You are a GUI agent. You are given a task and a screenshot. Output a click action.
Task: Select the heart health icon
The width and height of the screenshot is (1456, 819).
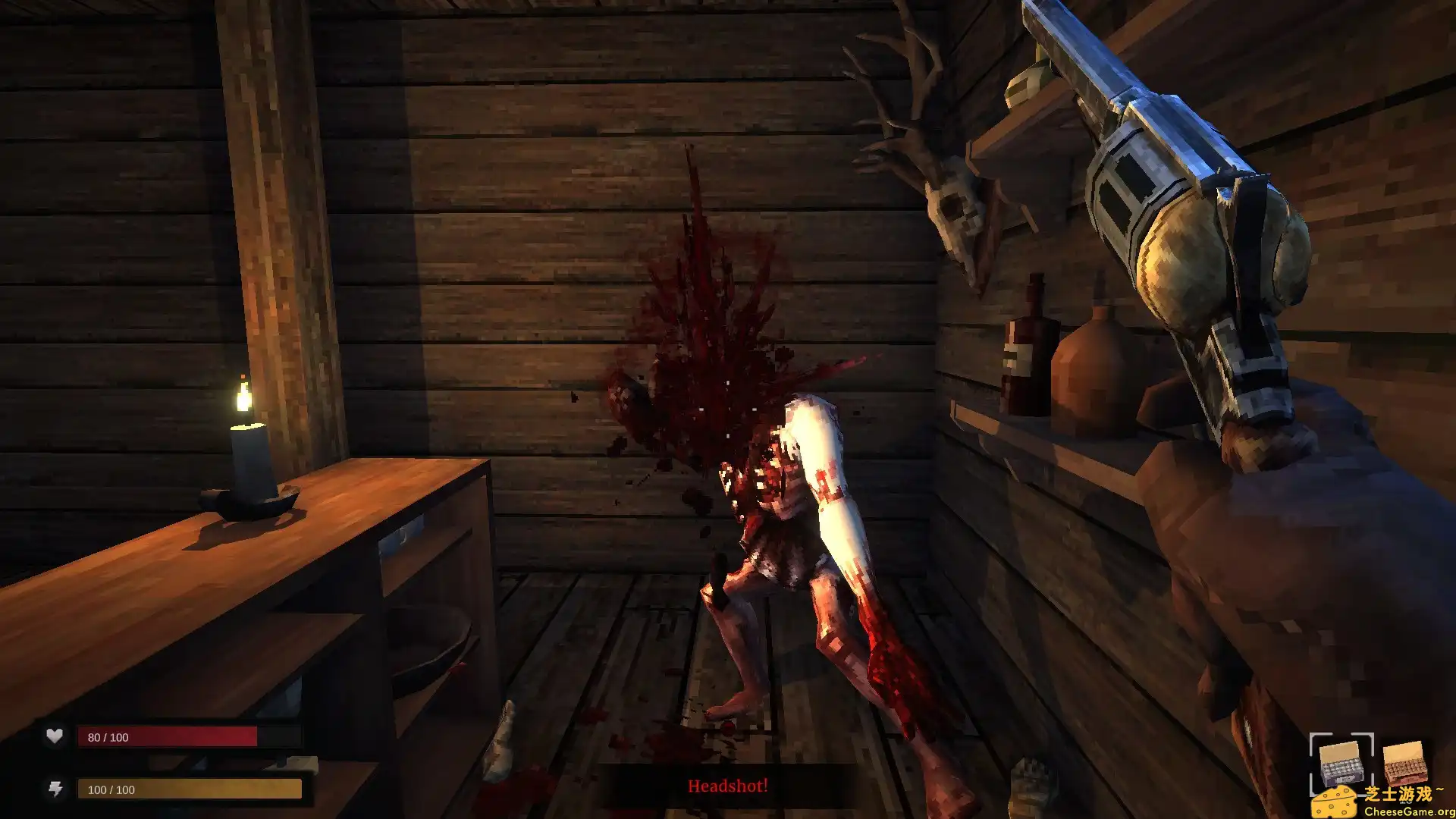[x=53, y=736]
